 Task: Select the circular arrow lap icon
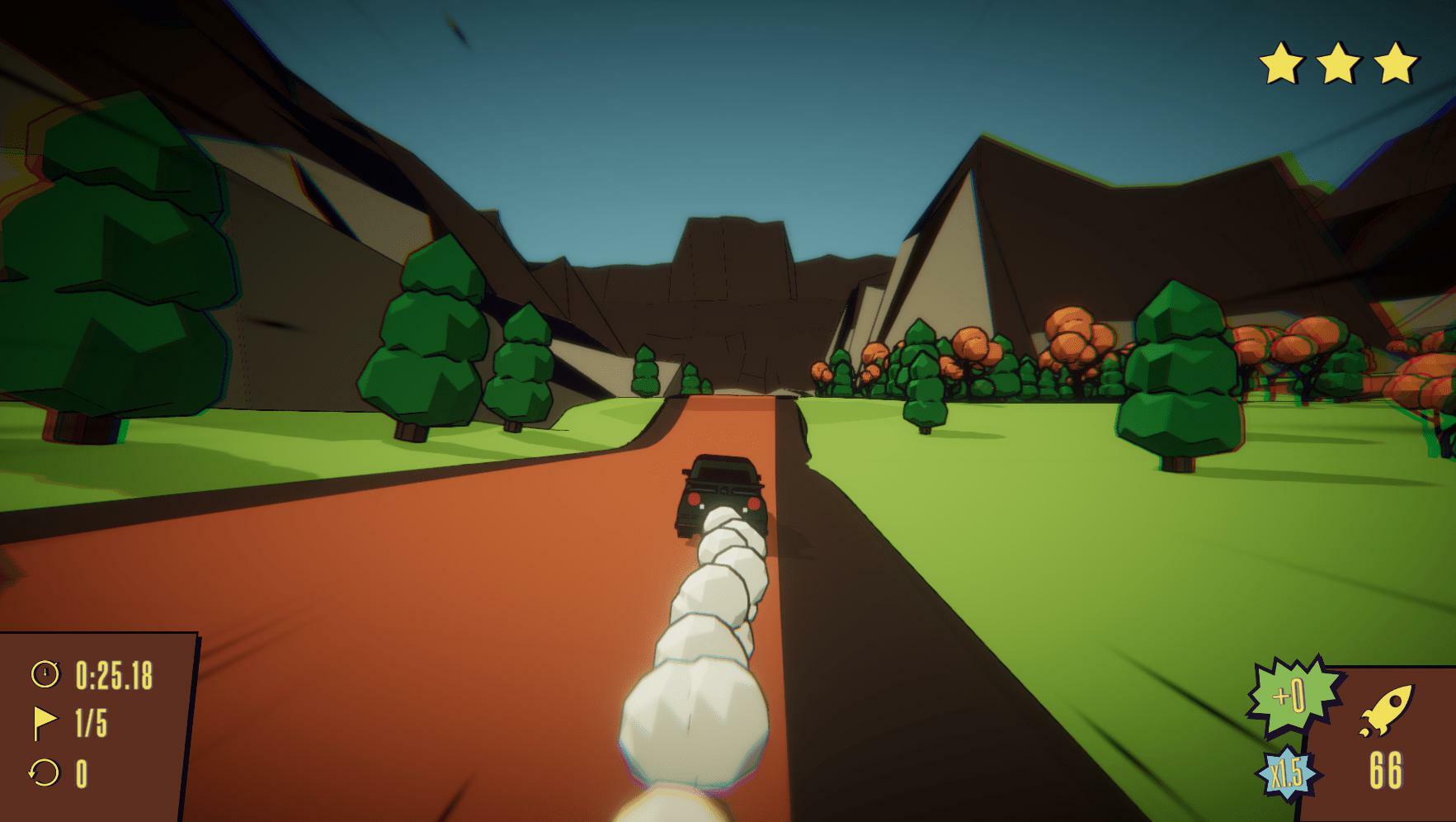[x=44, y=773]
